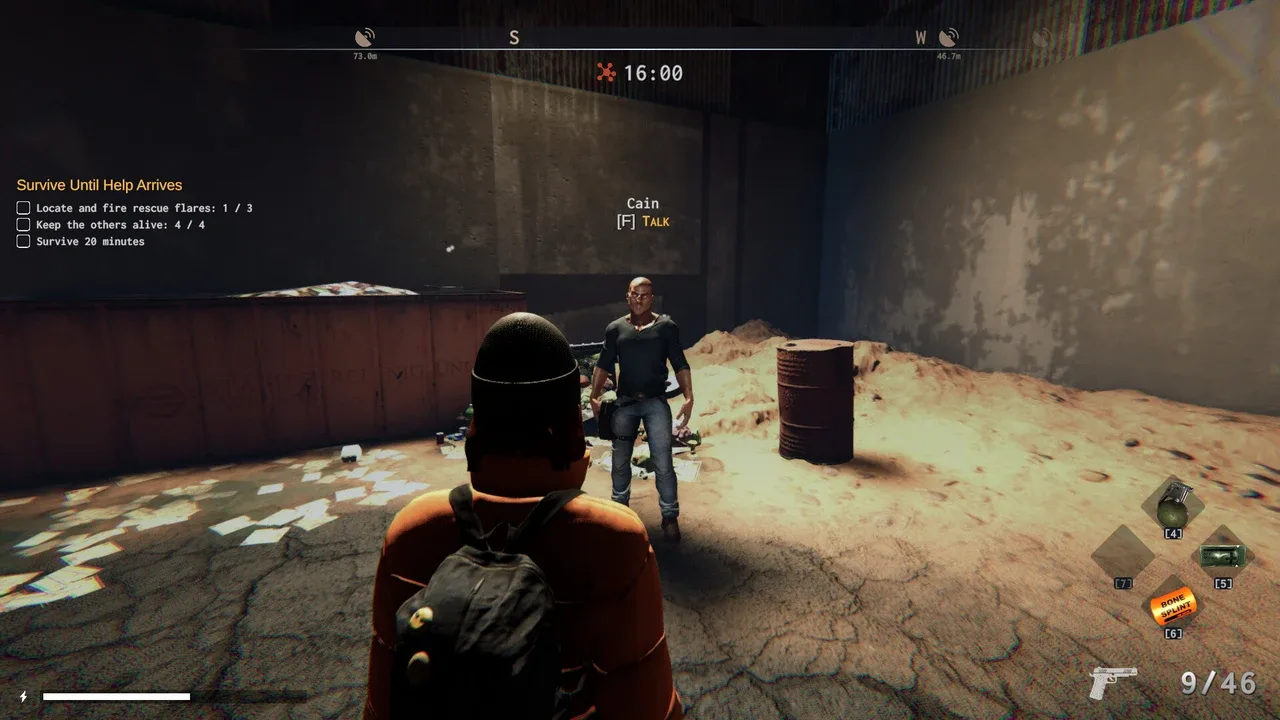Screen dimensions: 1280x720
Task: Select the grenade item slot
Action: [x=1171, y=507]
